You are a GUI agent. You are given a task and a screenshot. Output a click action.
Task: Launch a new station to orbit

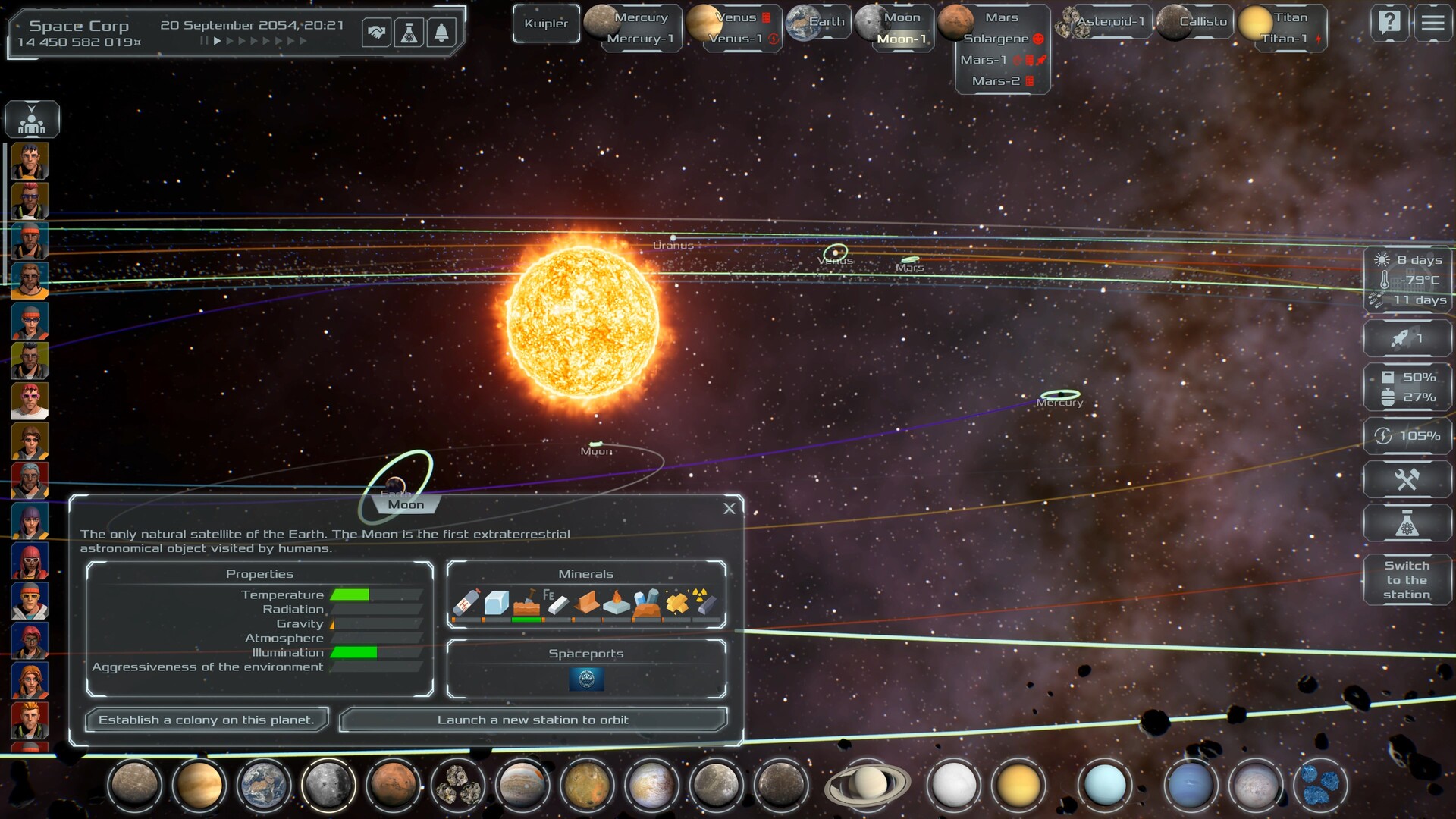point(532,720)
